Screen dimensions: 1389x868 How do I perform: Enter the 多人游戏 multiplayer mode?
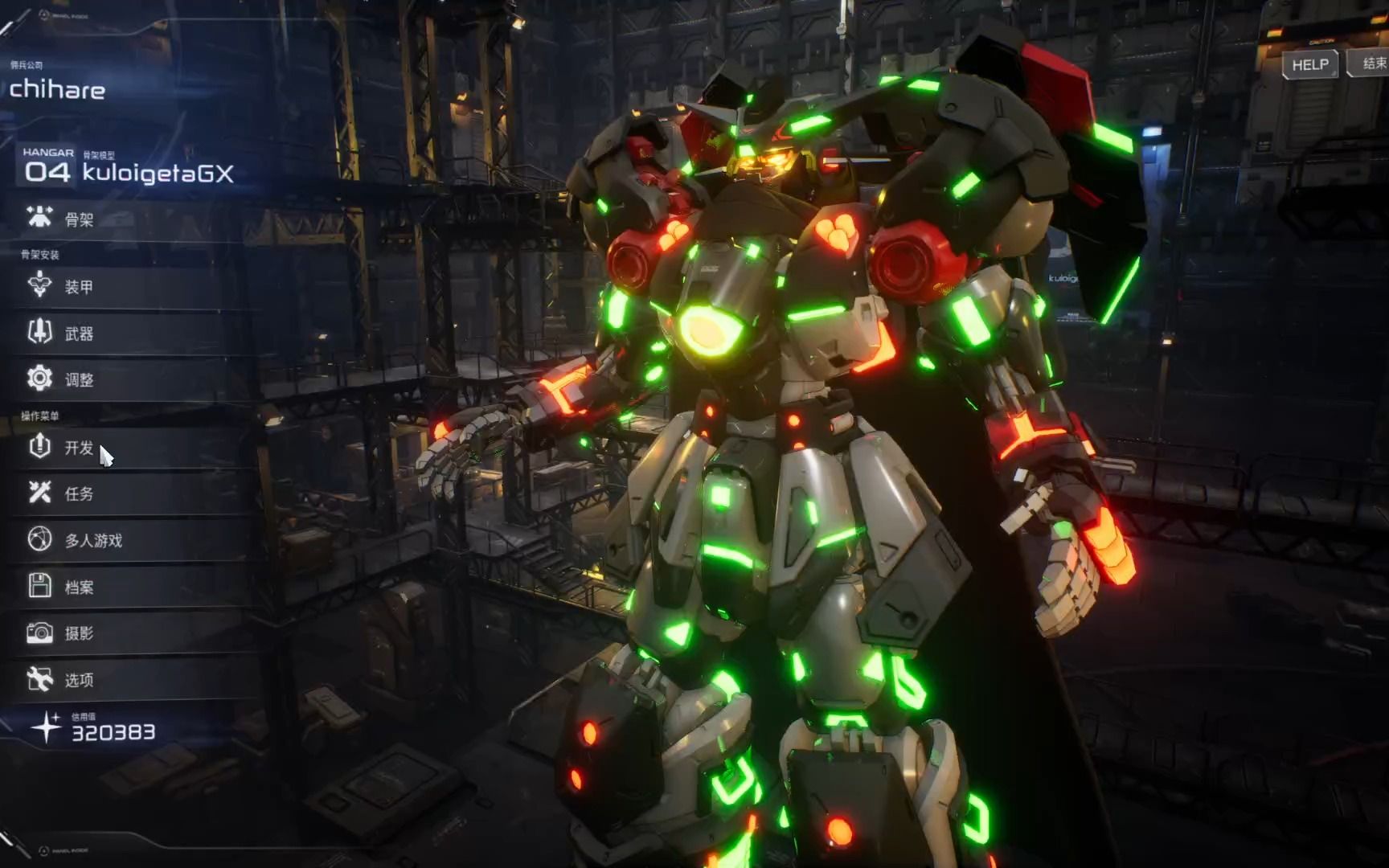click(93, 540)
